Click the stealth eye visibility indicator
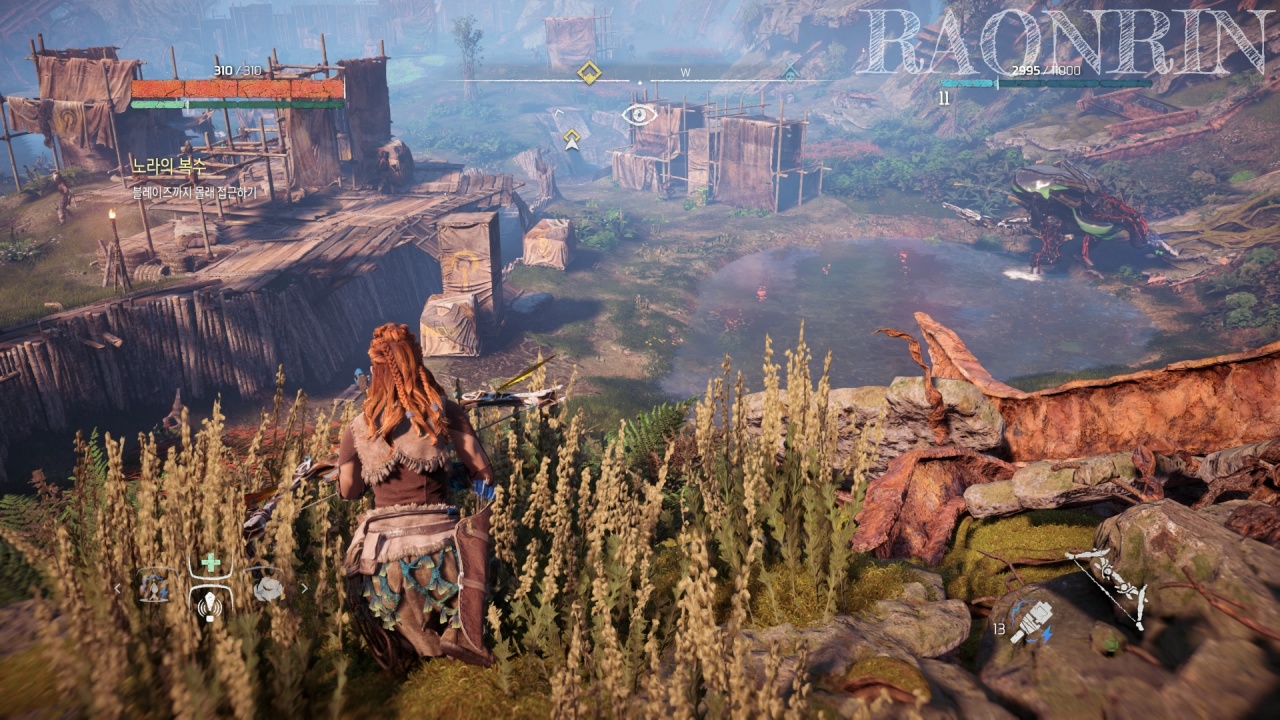Screen dimensions: 1280x720 [639, 113]
